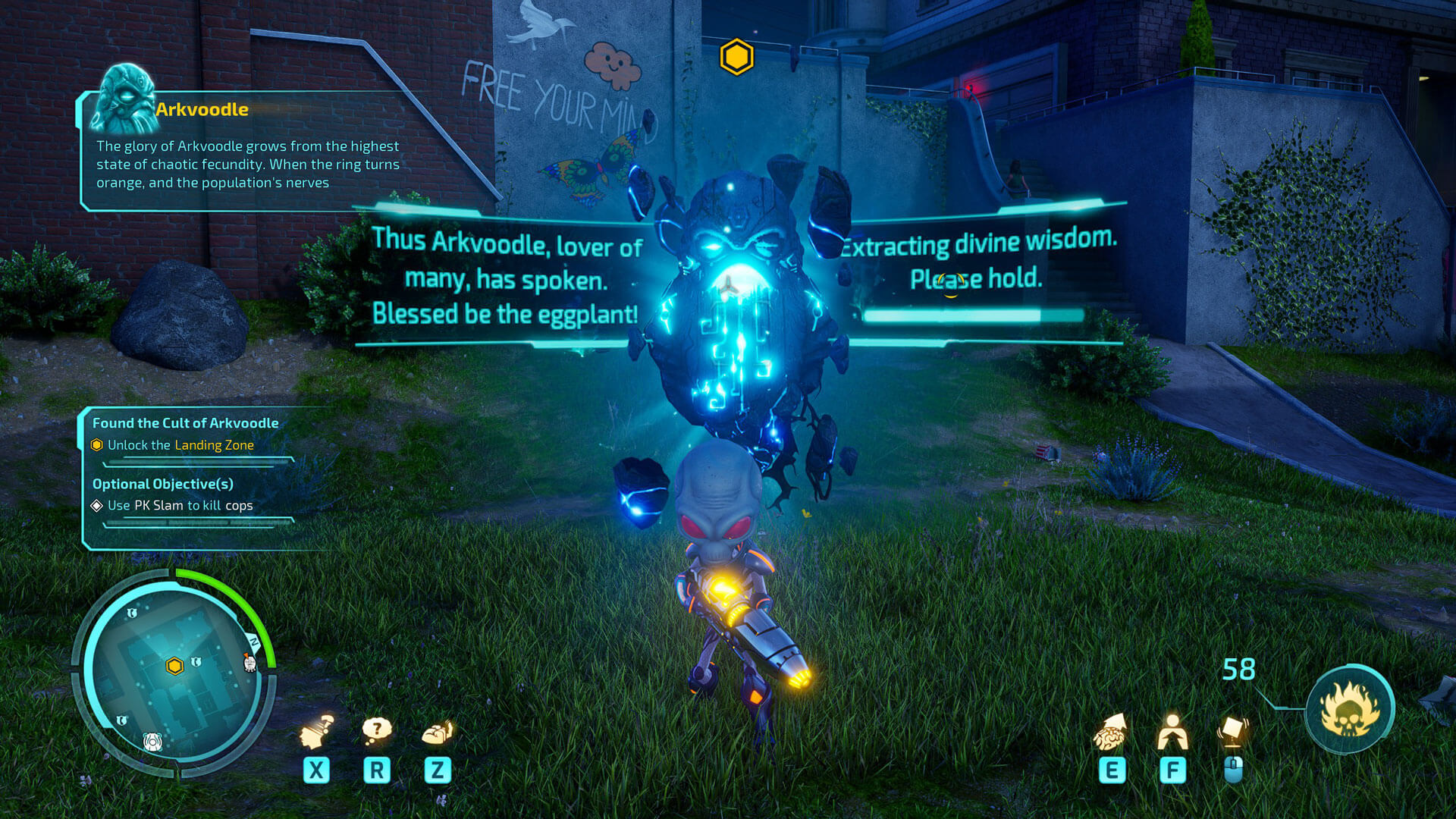Choose the thought bubble mind-read icon
The height and width of the screenshot is (819, 1456).
coord(377,731)
